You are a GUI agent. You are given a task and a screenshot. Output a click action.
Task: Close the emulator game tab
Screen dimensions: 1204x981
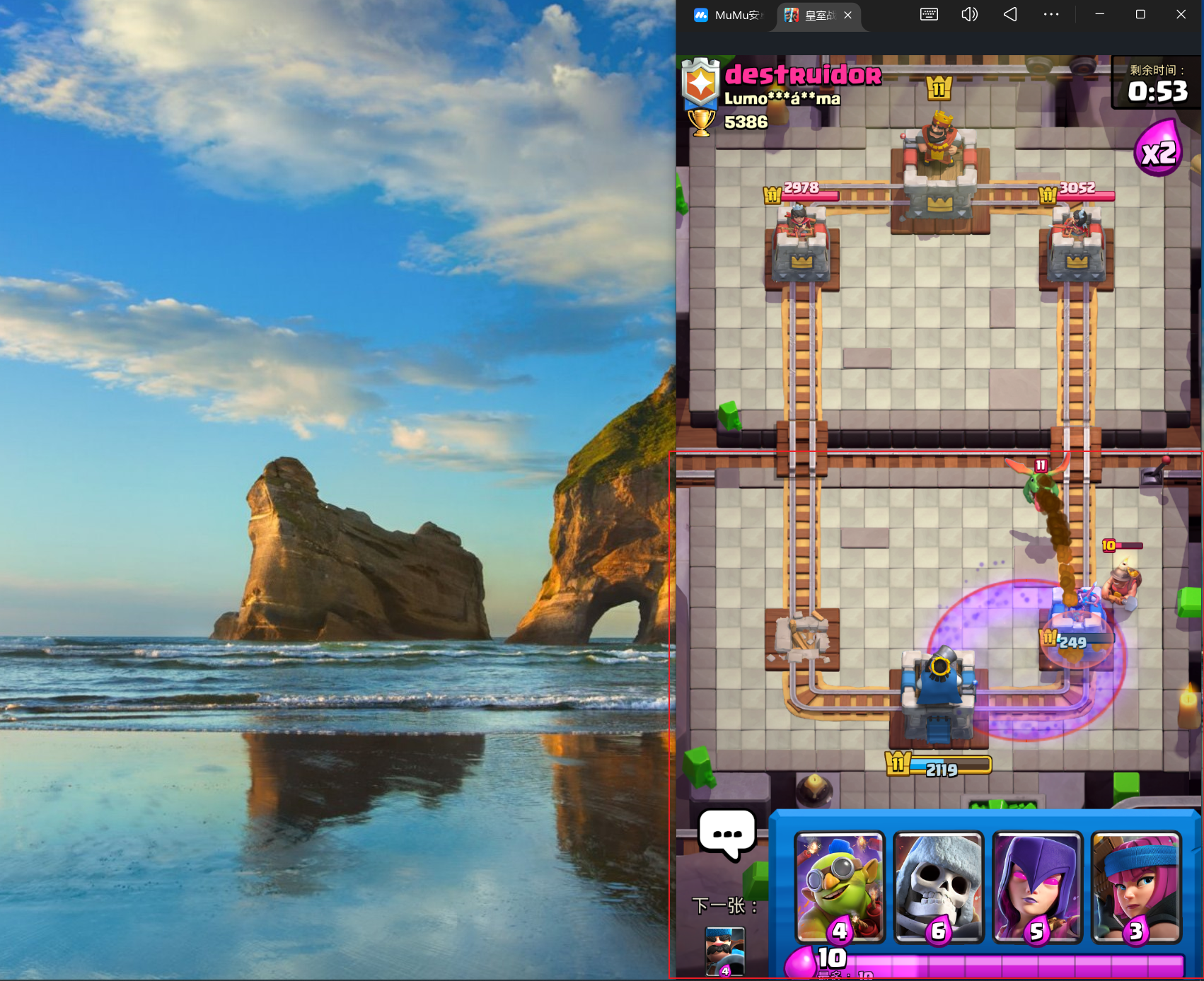coord(848,15)
